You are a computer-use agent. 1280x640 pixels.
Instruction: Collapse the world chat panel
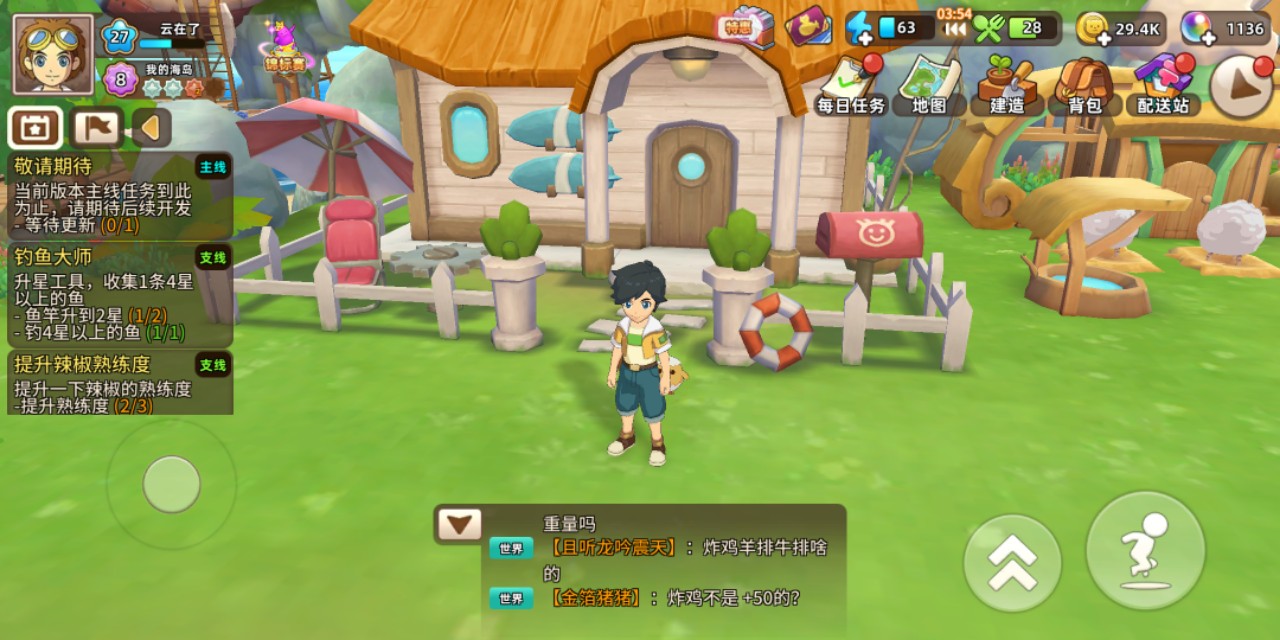459,524
